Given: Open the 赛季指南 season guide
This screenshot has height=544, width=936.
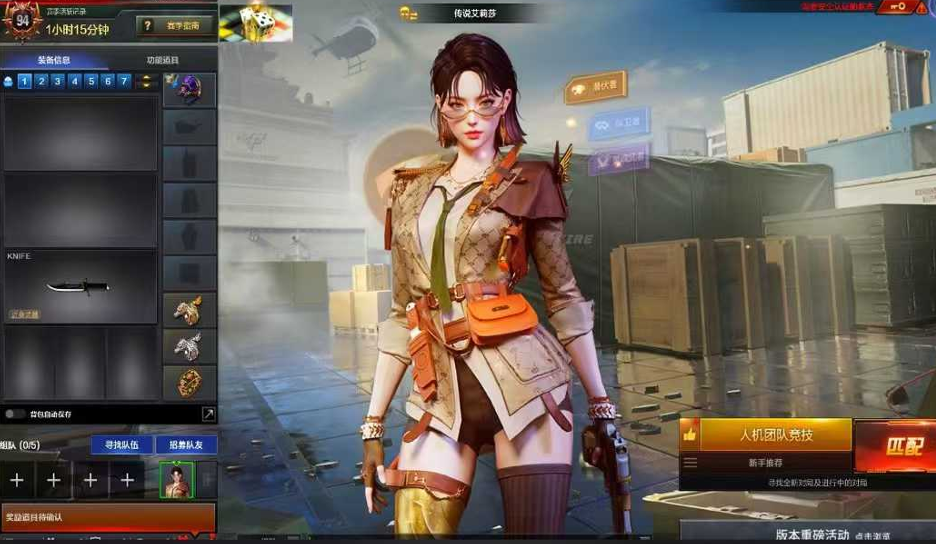Looking at the screenshot, I should (x=175, y=26).
